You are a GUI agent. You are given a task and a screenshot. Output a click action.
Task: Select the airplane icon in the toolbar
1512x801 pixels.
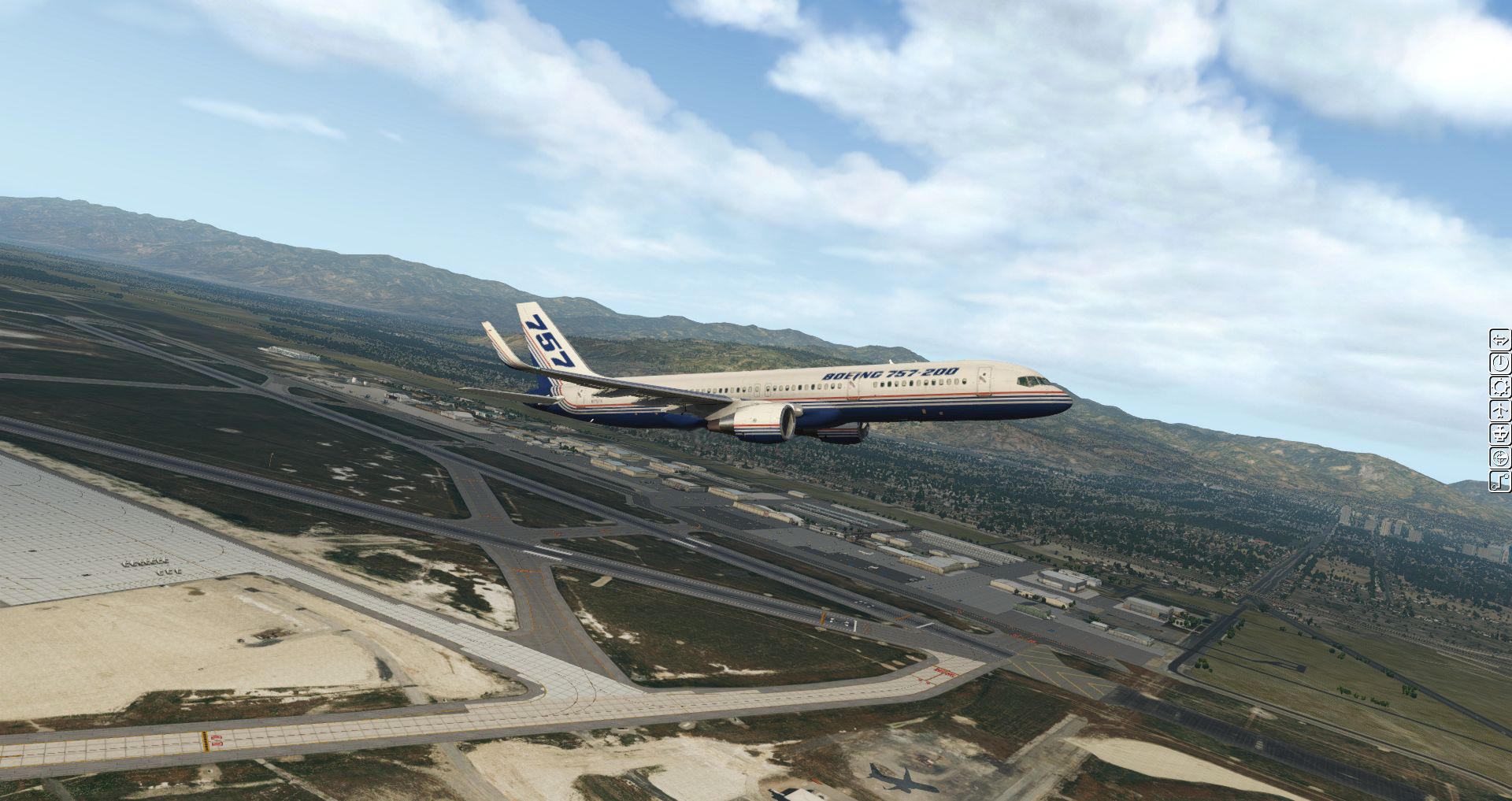click(x=1500, y=410)
